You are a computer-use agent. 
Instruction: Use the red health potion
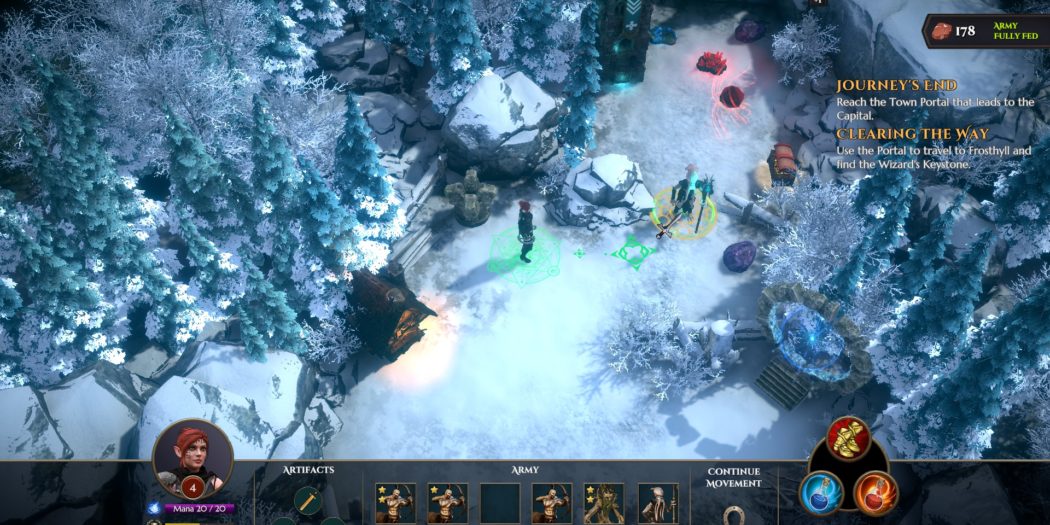point(876,492)
